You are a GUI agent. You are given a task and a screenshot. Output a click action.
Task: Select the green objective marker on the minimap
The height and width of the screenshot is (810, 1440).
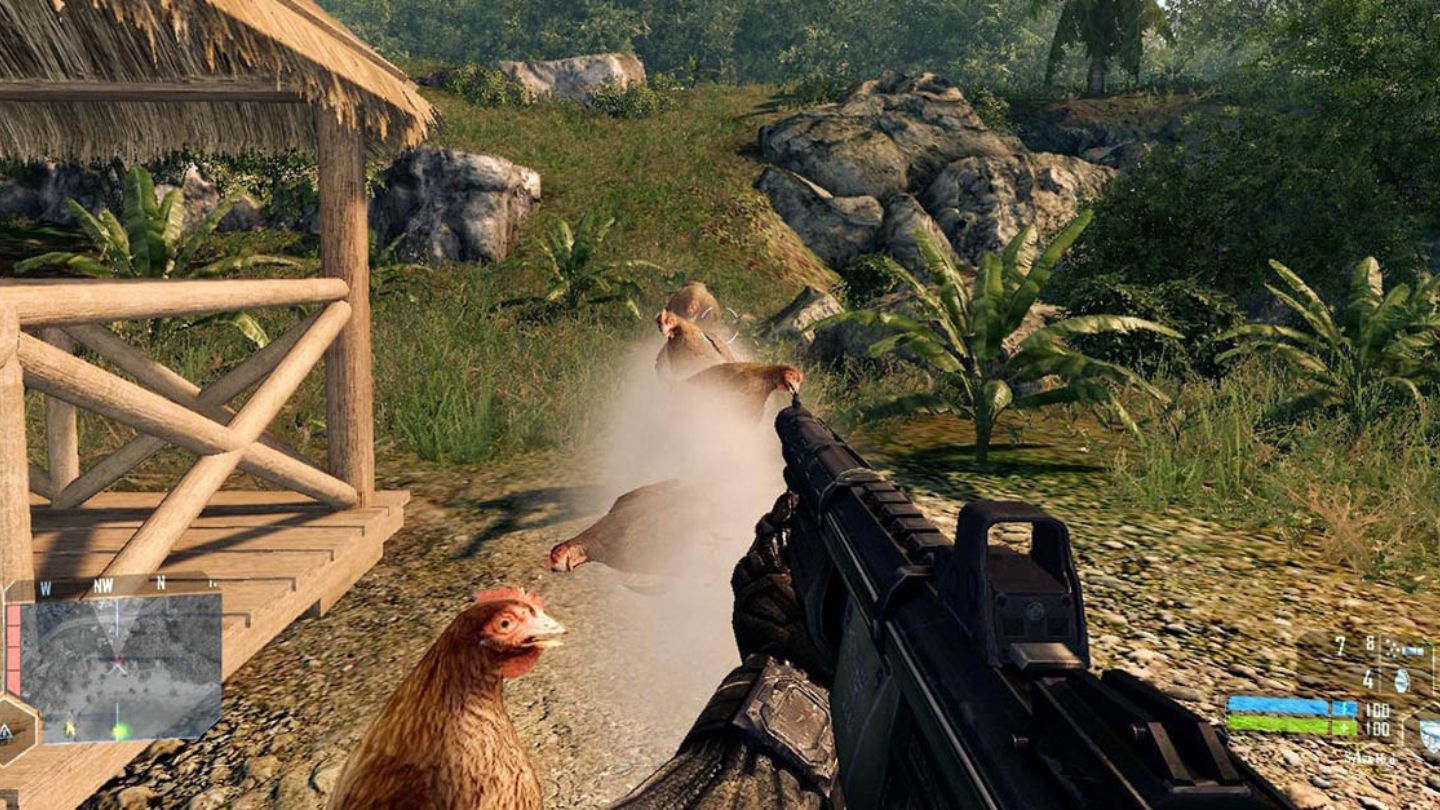(120, 731)
